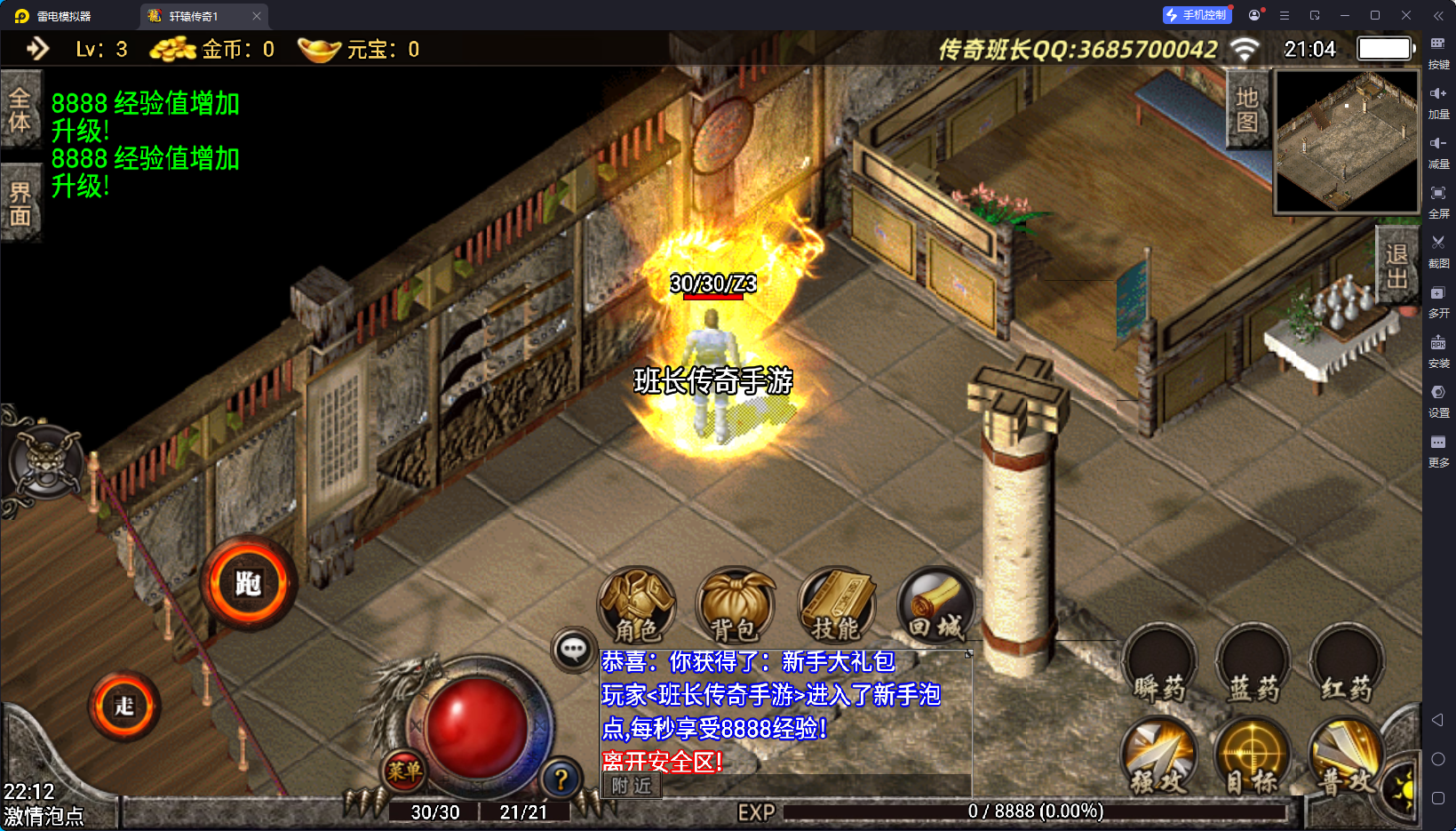Click the minimap in the corner
The height and width of the screenshot is (831, 1456).
click(1347, 141)
